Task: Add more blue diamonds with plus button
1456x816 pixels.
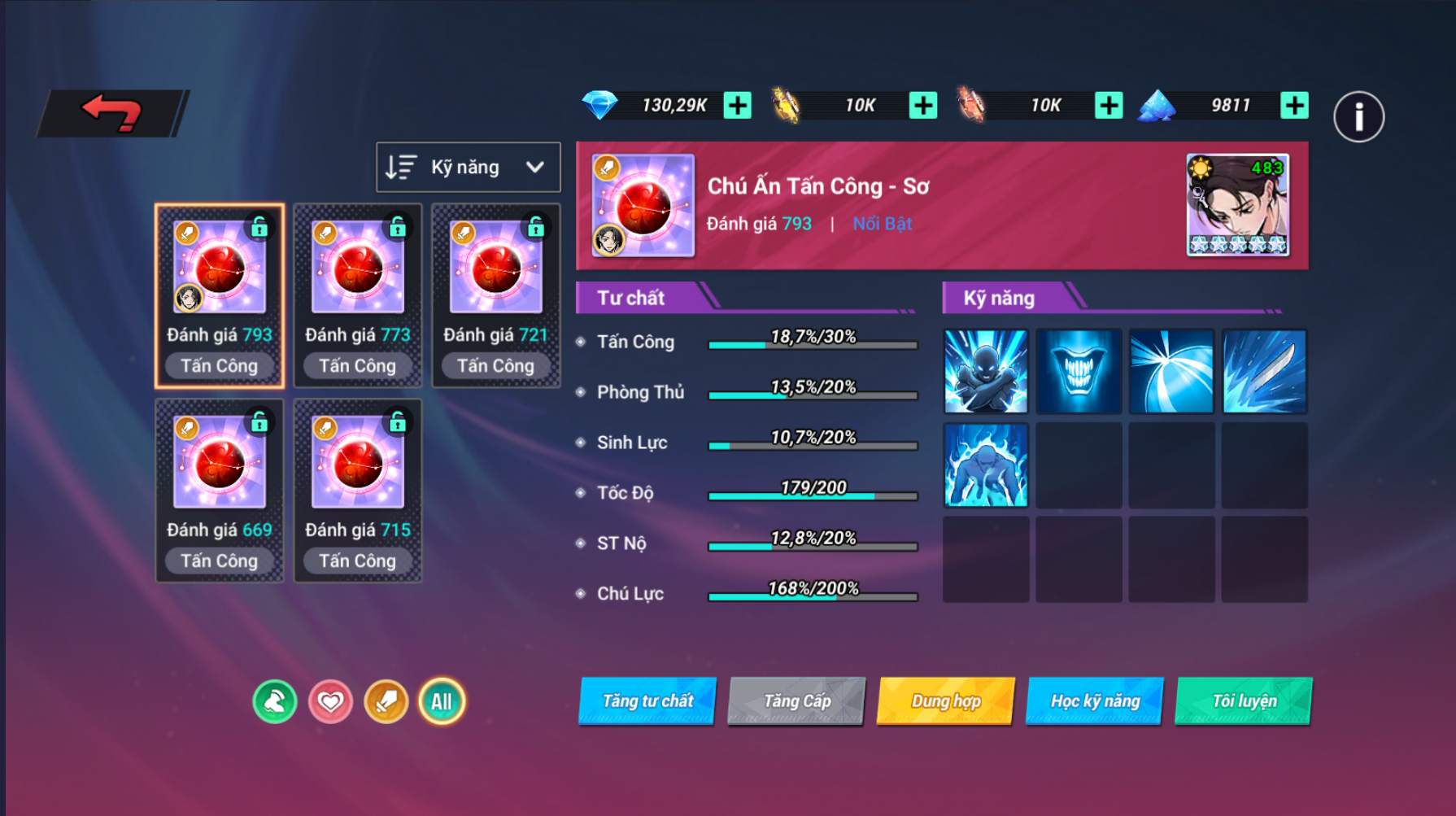Action: coord(738,105)
